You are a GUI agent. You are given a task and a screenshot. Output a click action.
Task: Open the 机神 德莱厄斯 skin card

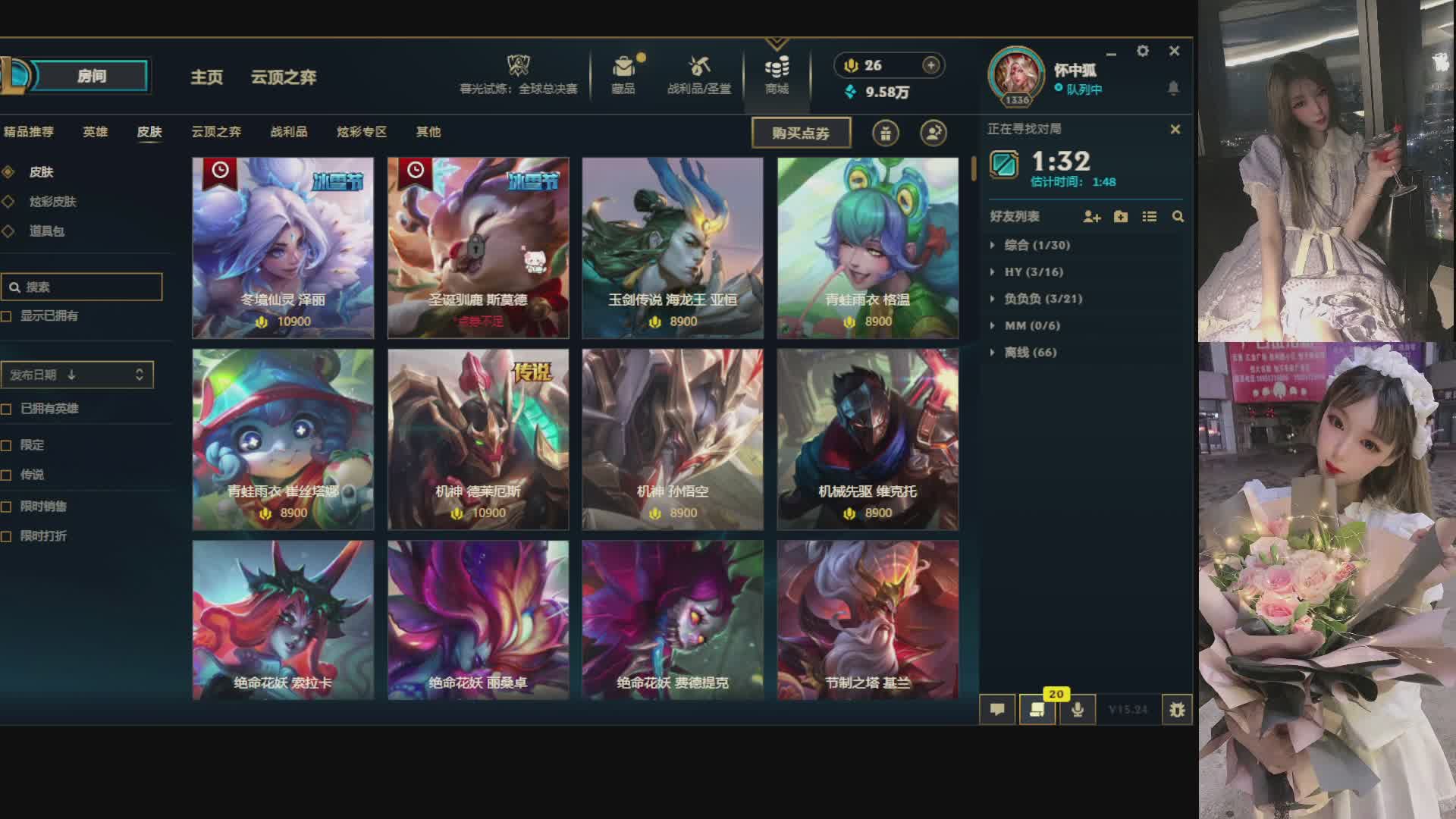click(x=478, y=439)
